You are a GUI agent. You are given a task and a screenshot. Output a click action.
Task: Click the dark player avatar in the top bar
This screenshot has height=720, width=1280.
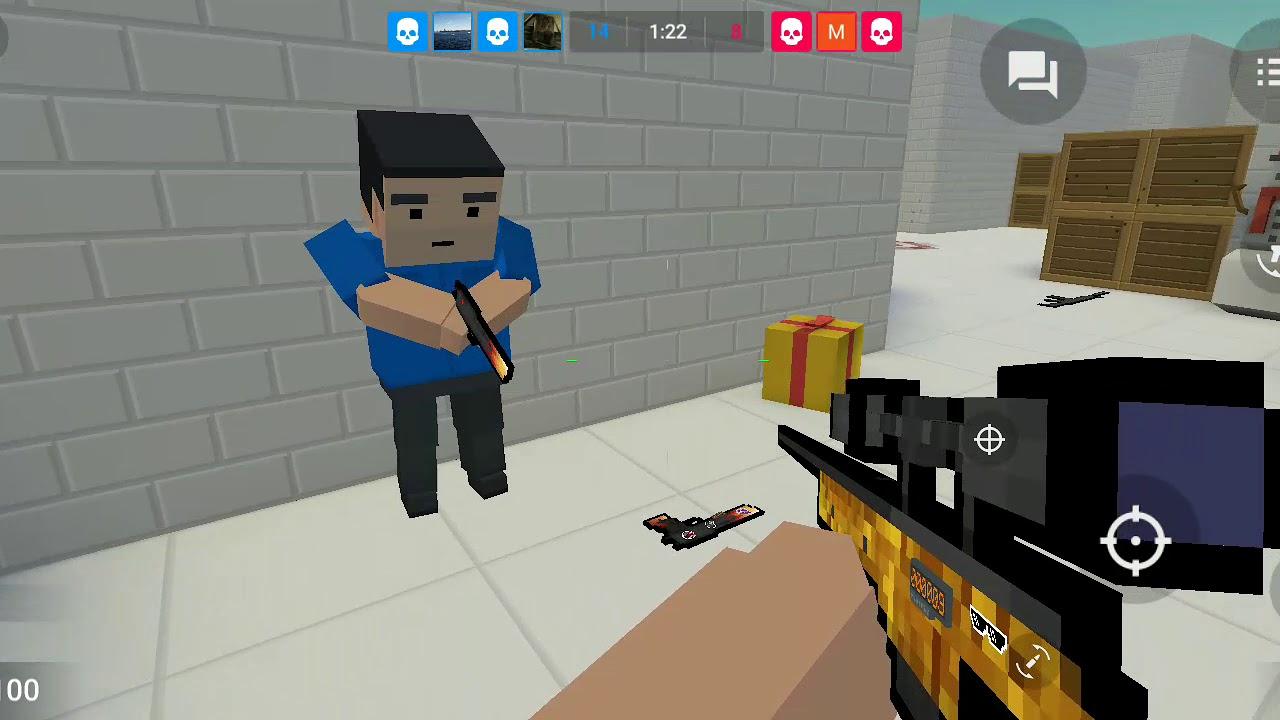pyautogui.click(x=541, y=31)
